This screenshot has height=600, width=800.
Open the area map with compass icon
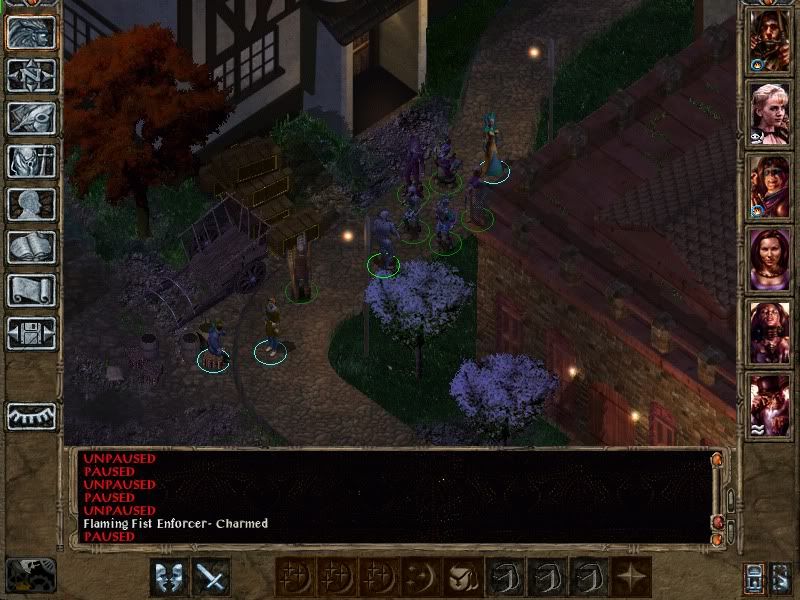point(31,75)
